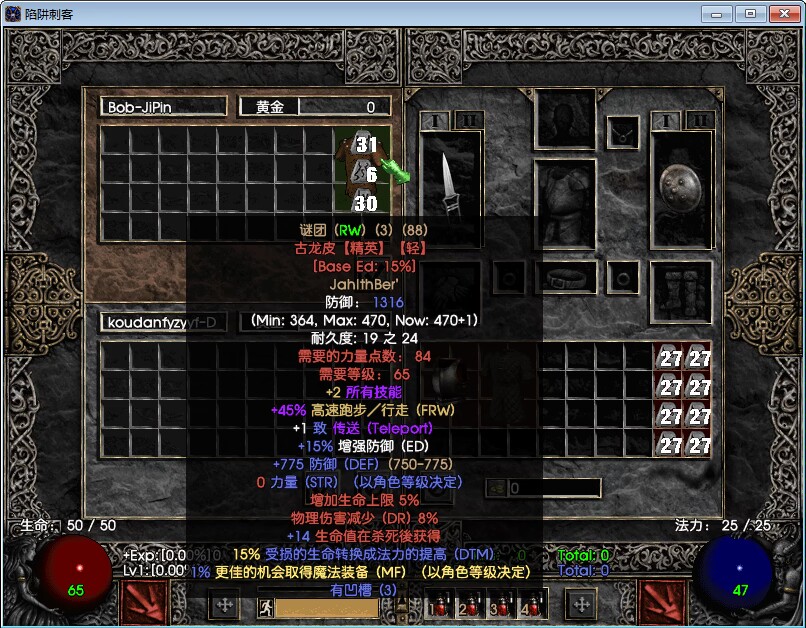Choose the amulet equipment slot
Image resolution: width=806 pixels, height=628 pixels.
pyautogui.click(x=624, y=131)
